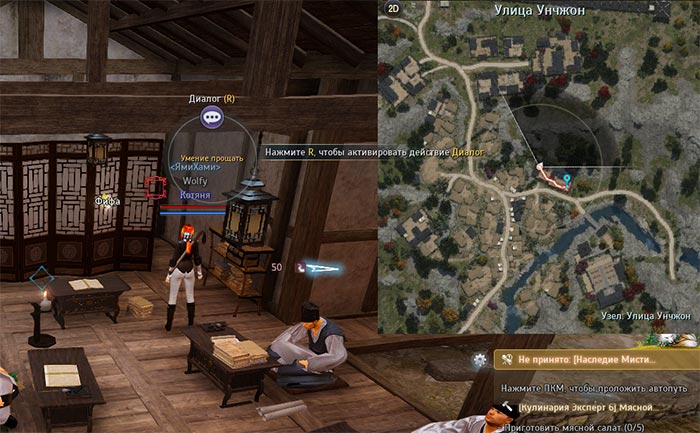This screenshot has width=700, height=433.
Task: Open the quest tracker gear settings
Action: 481,358
